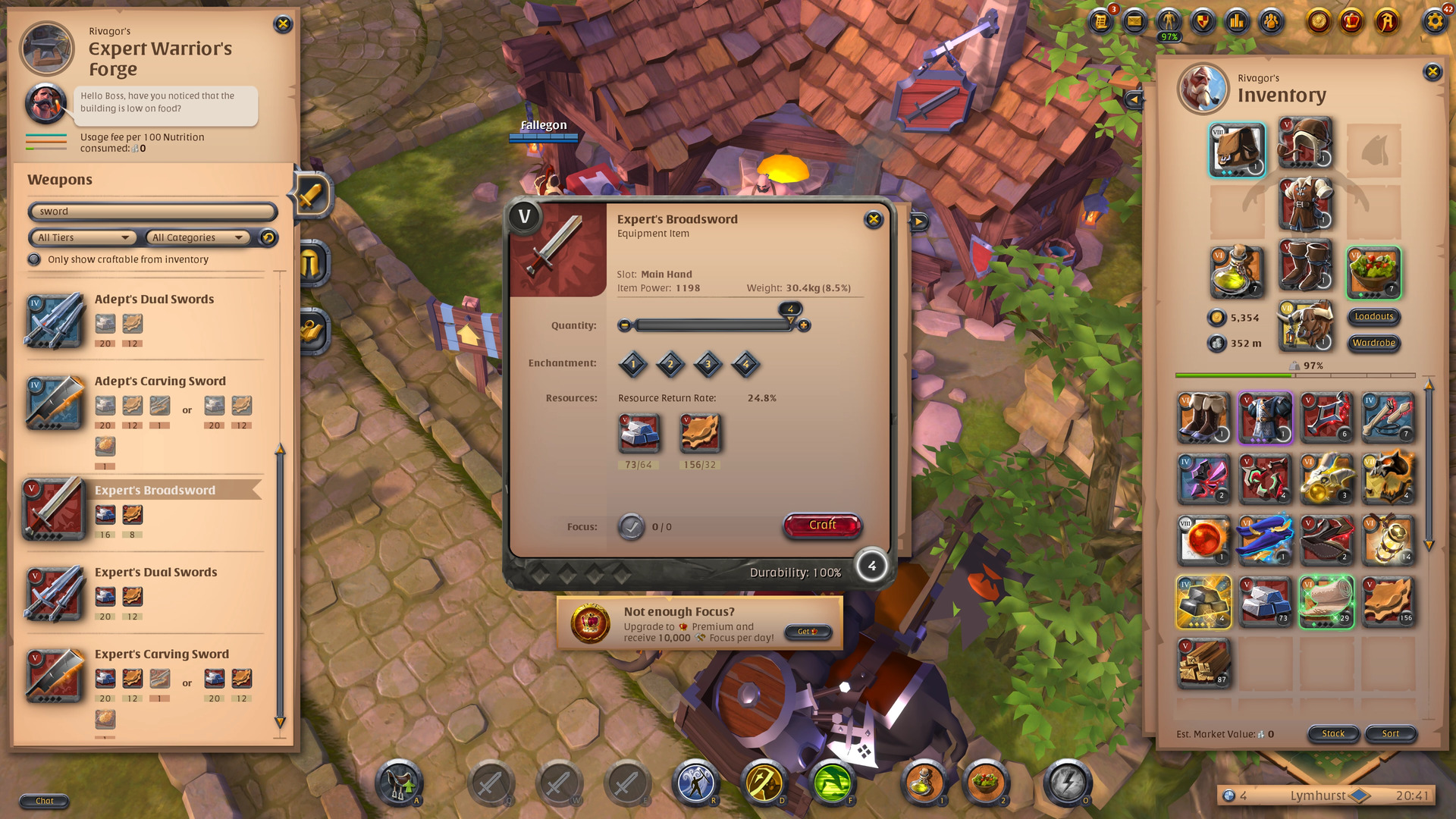Adjust the crafting quantity slider
The width and height of the screenshot is (1456, 819).
(x=713, y=325)
